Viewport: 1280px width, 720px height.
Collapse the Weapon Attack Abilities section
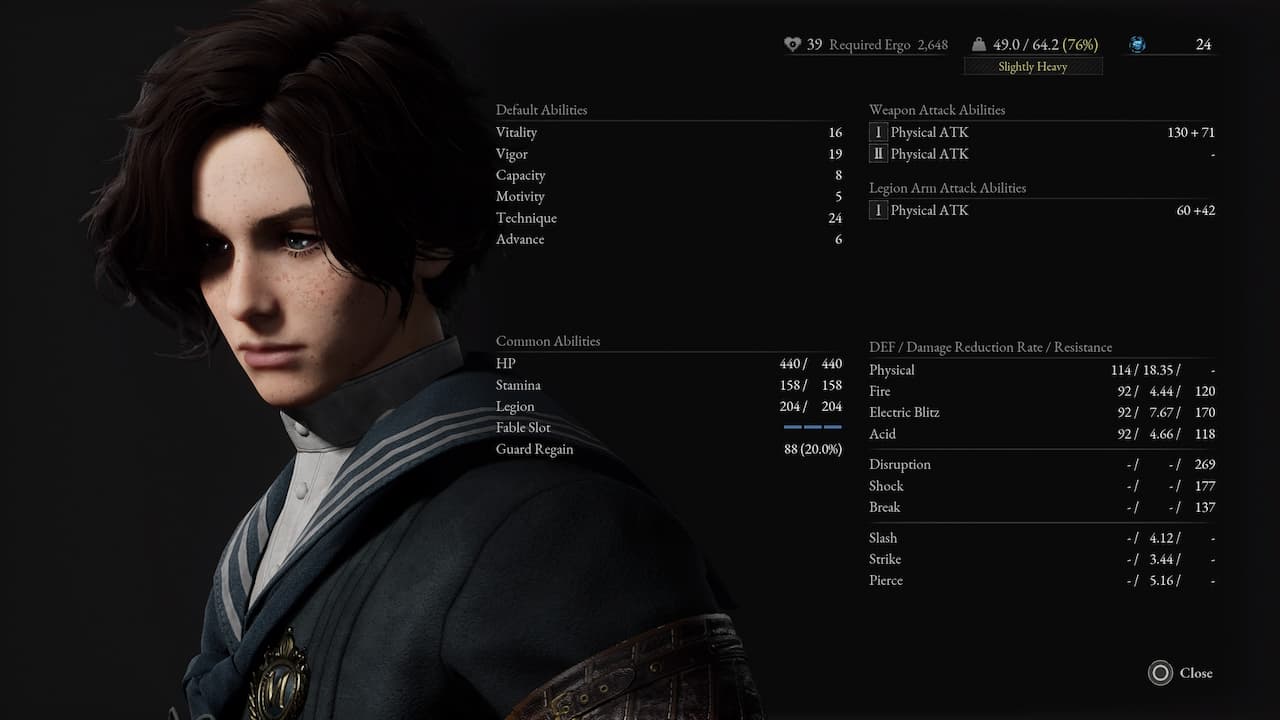[x=938, y=110]
